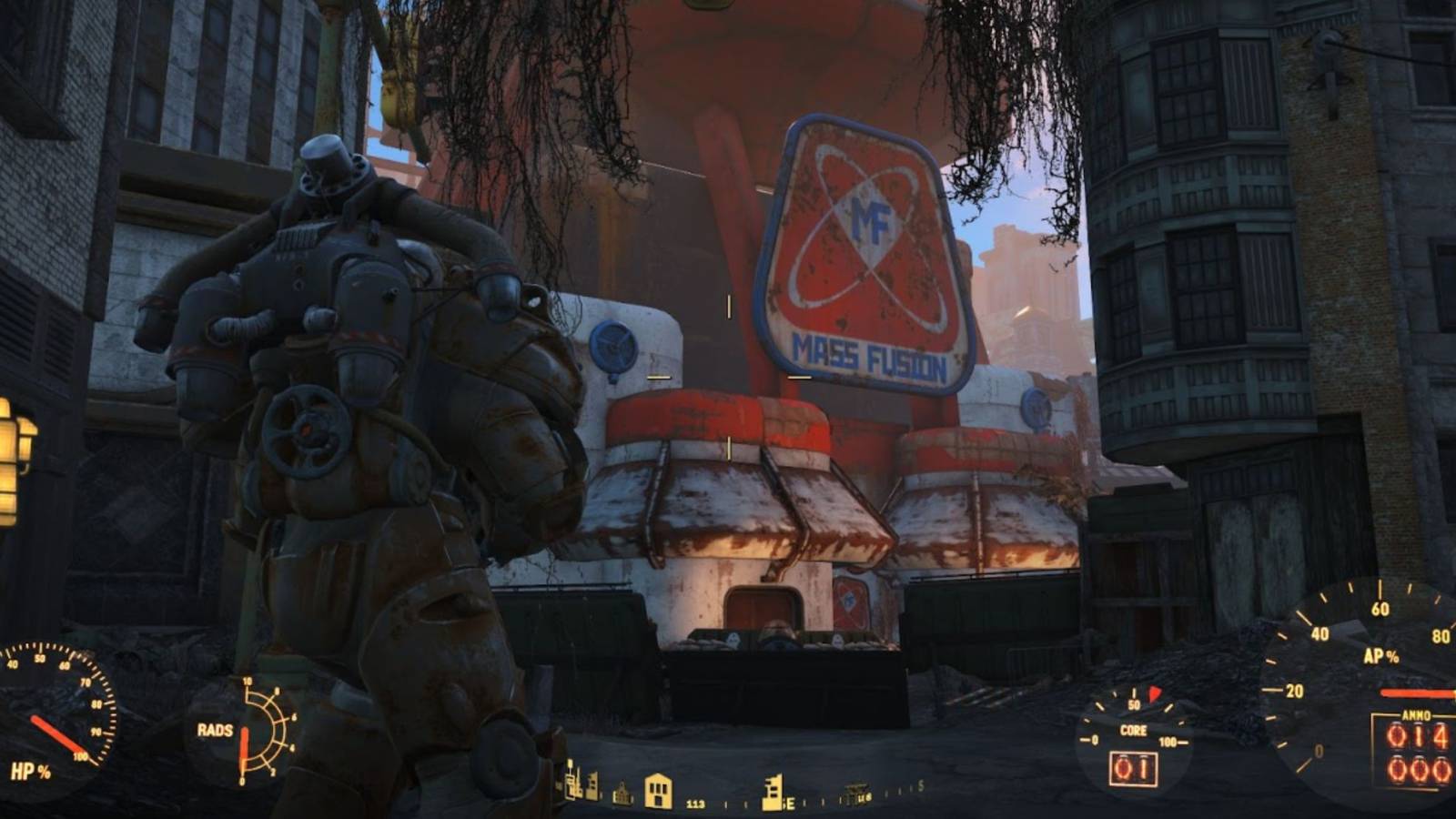Screen dimensions: 1456x819
Task: Click the 113 distance label on the compass
Action: tap(694, 804)
